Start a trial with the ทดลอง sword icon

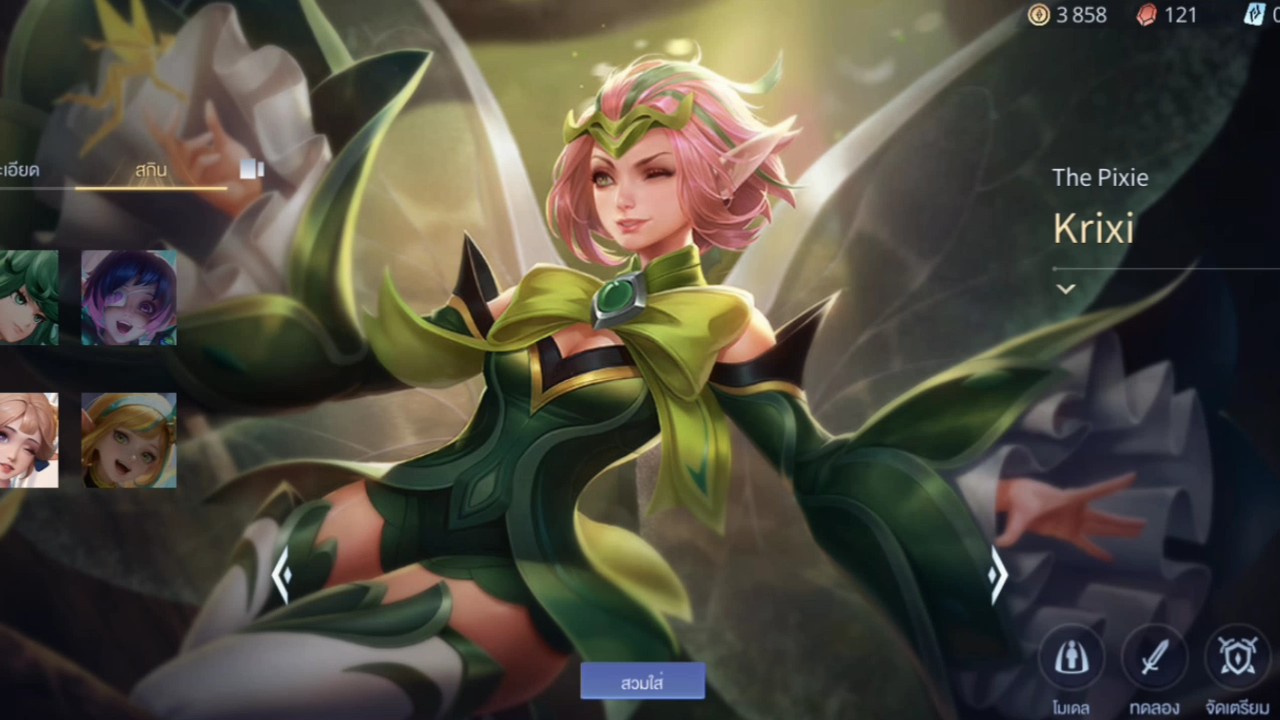[1154, 659]
